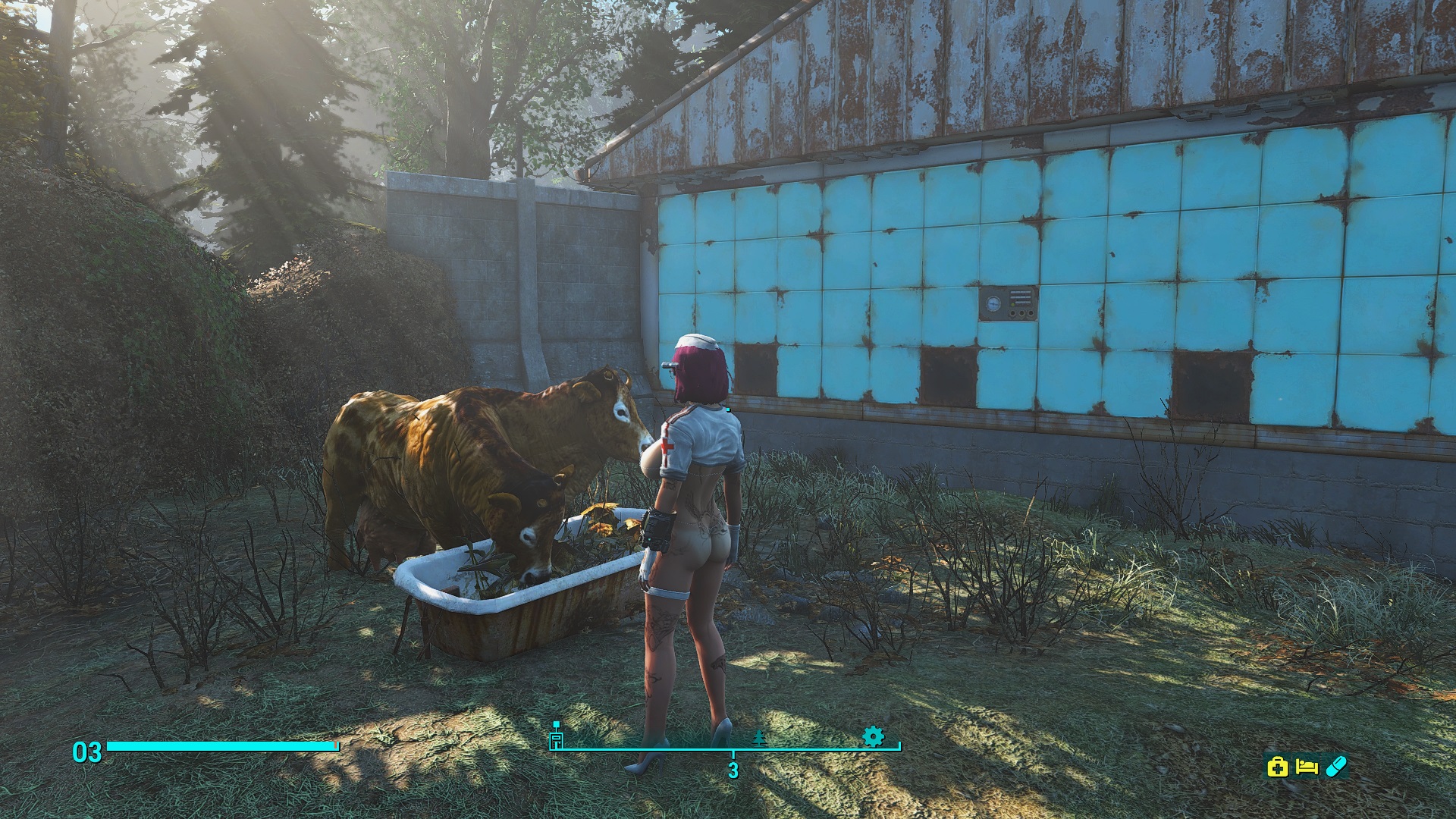1456x819 pixels.
Task: Select the yellow bed status icon
Action: pos(1307,767)
